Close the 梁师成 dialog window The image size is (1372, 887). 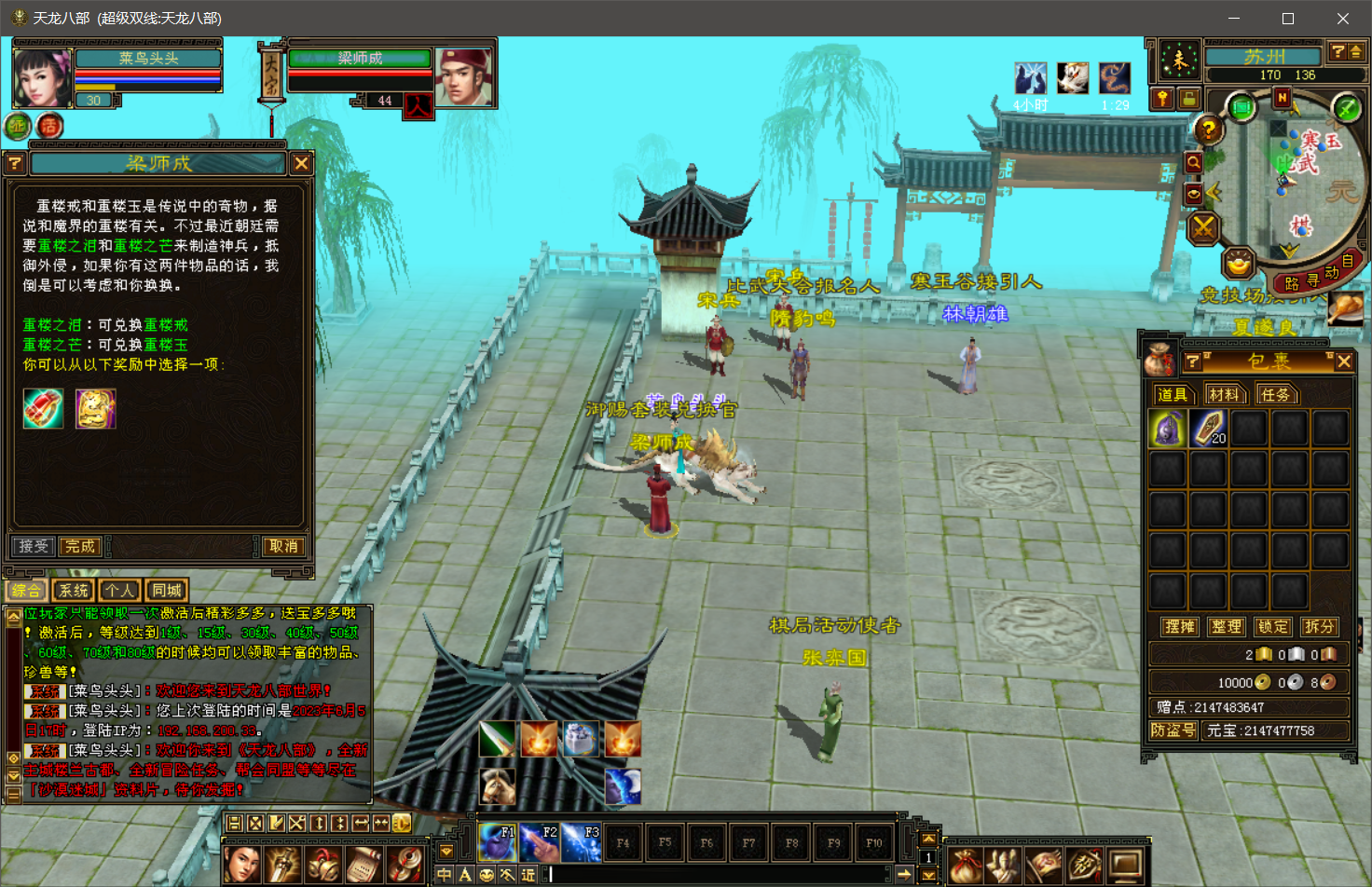click(301, 164)
